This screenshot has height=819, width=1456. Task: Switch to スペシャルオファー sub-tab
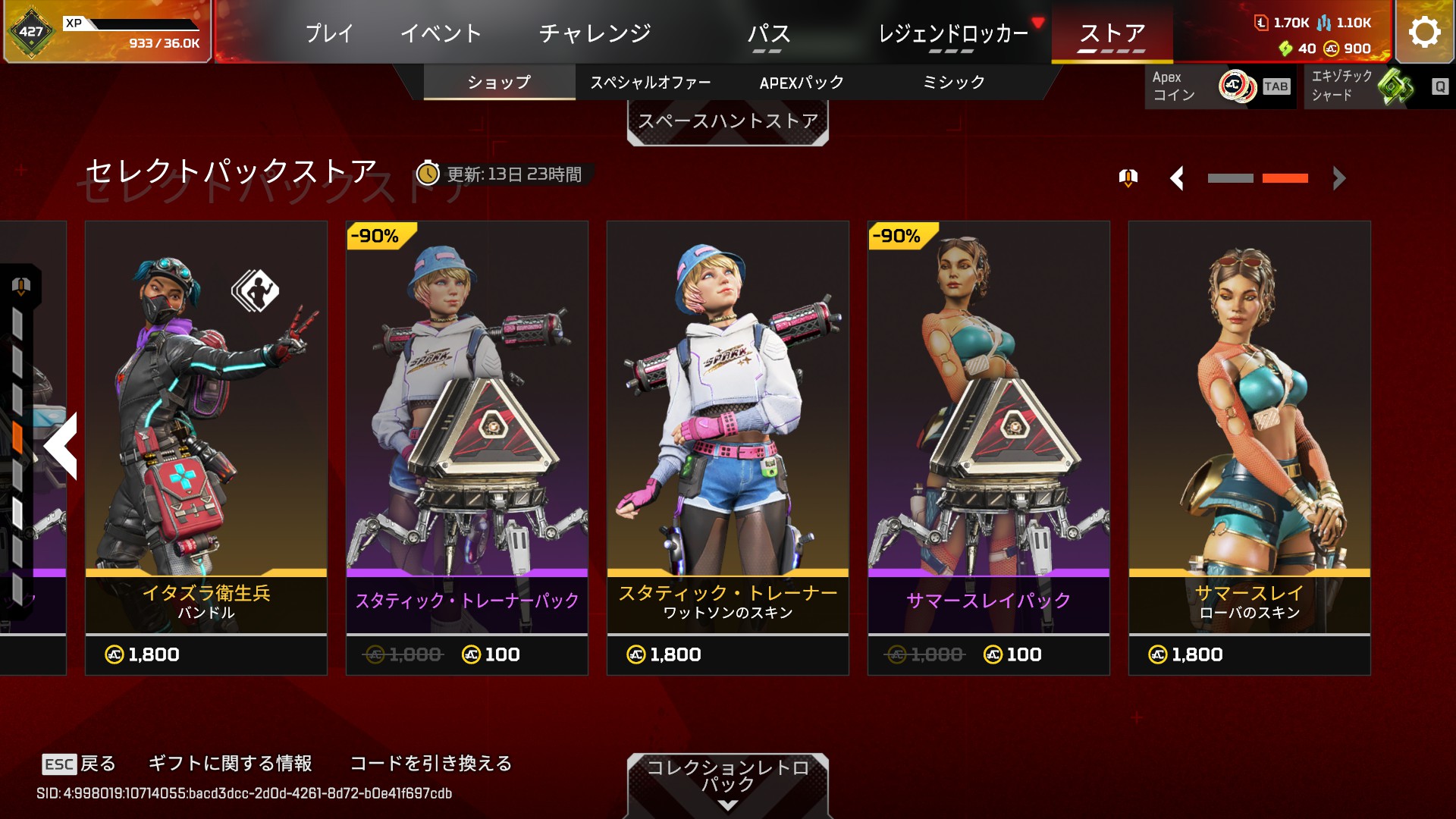pyautogui.click(x=651, y=82)
